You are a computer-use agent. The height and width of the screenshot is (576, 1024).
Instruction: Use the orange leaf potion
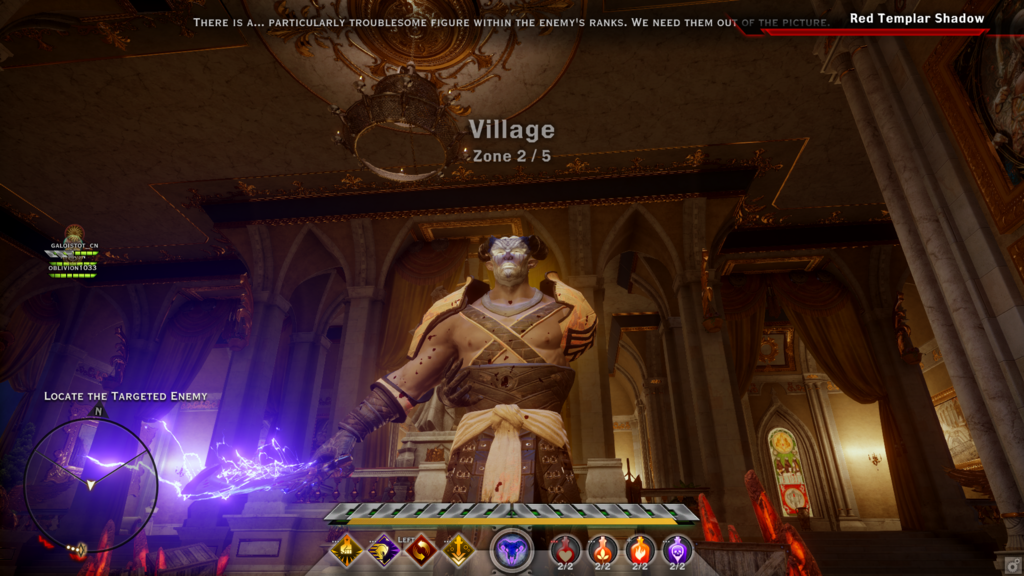[603, 549]
